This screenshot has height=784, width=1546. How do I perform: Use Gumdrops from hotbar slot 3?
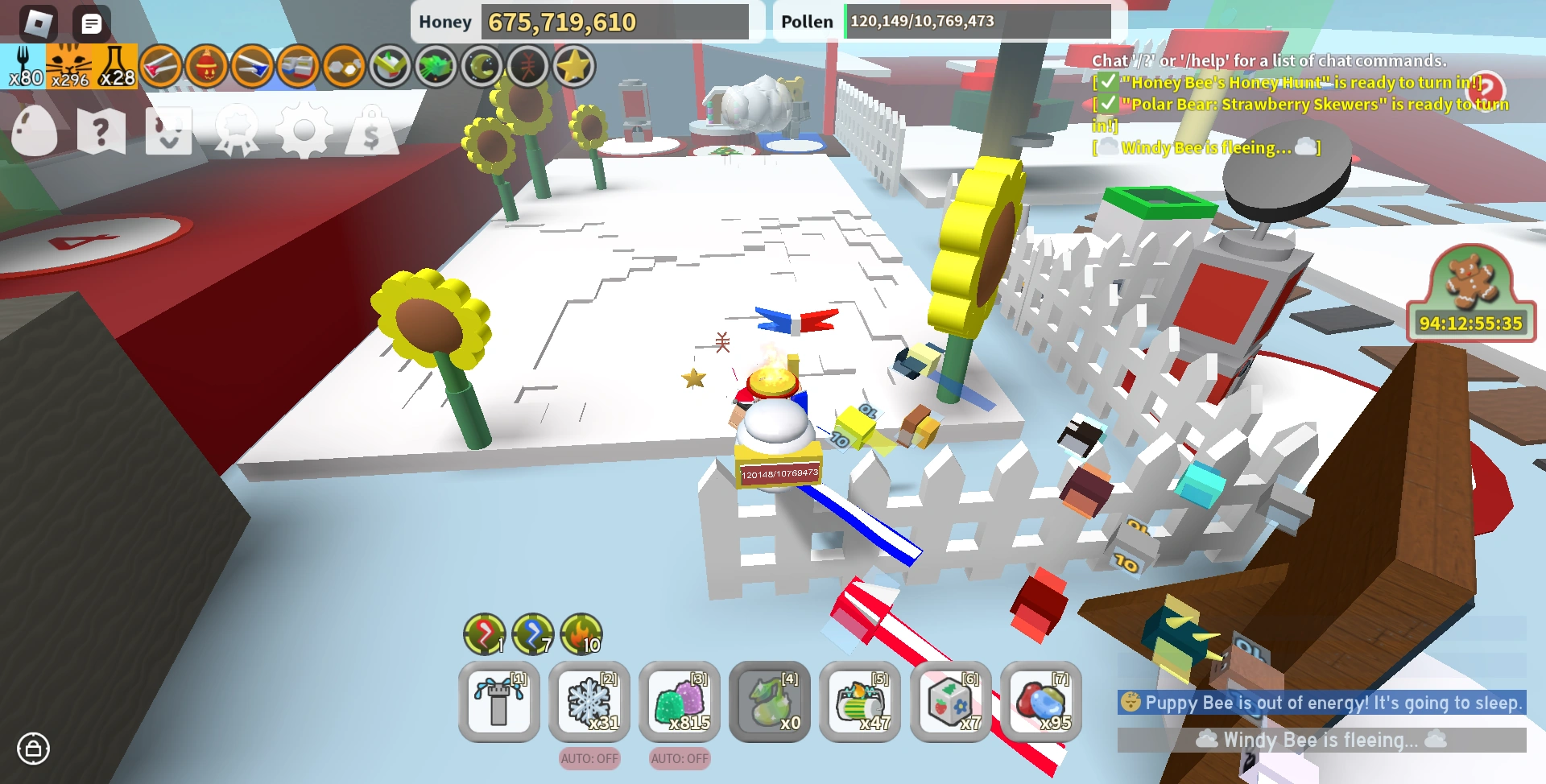click(679, 702)
